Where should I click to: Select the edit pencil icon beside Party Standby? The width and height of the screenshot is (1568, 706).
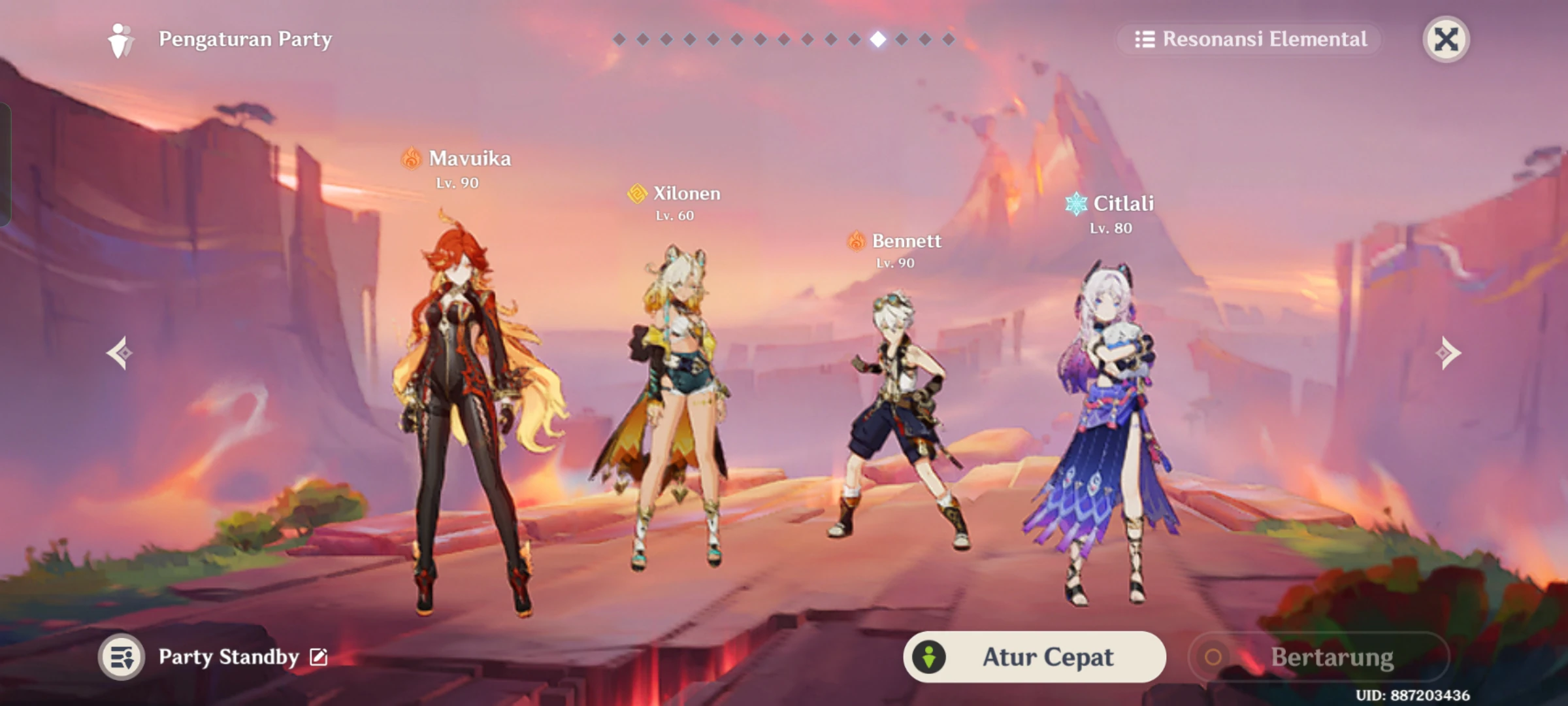click(x=319, y=658)
